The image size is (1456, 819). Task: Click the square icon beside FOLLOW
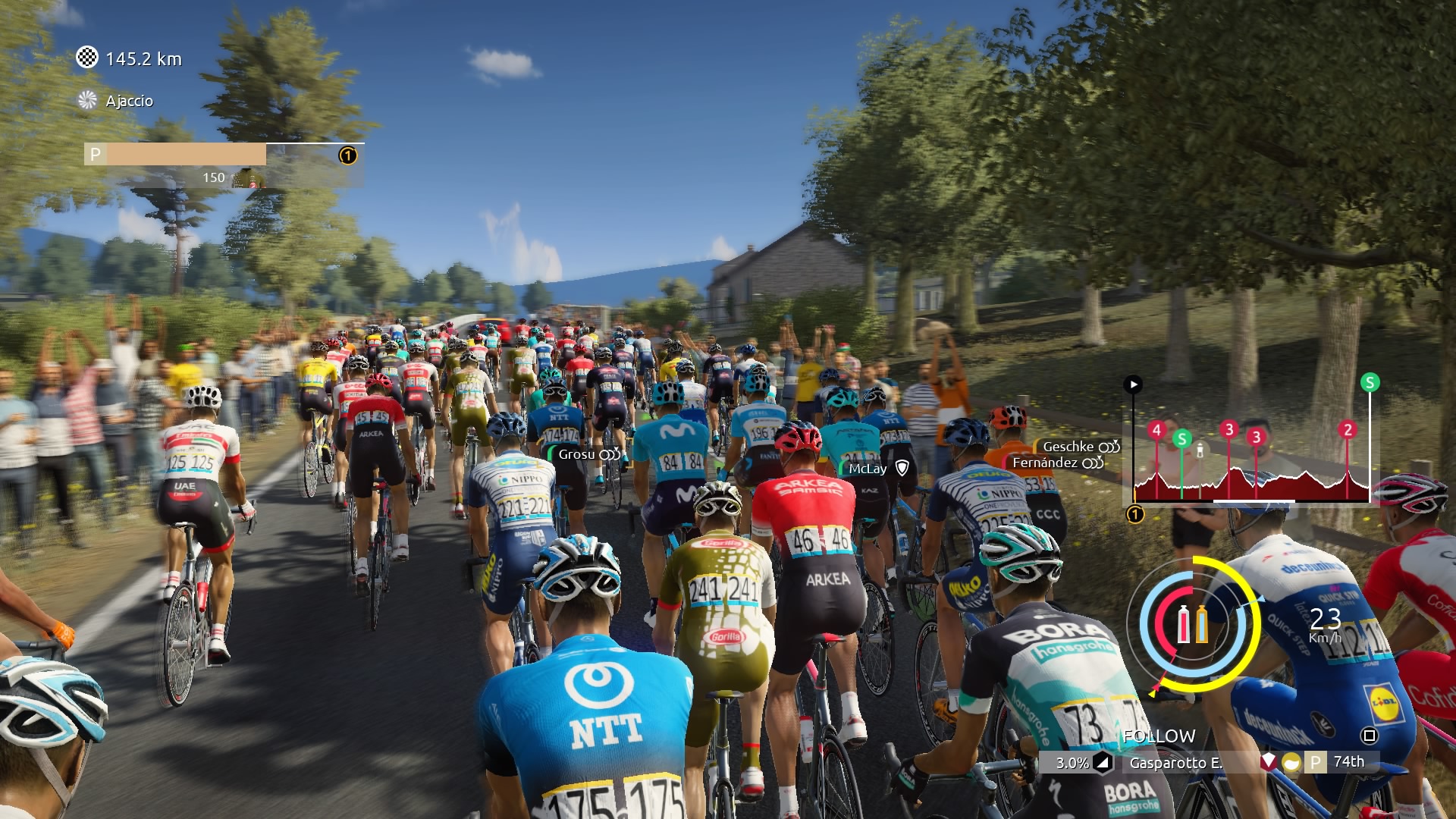1369,736
